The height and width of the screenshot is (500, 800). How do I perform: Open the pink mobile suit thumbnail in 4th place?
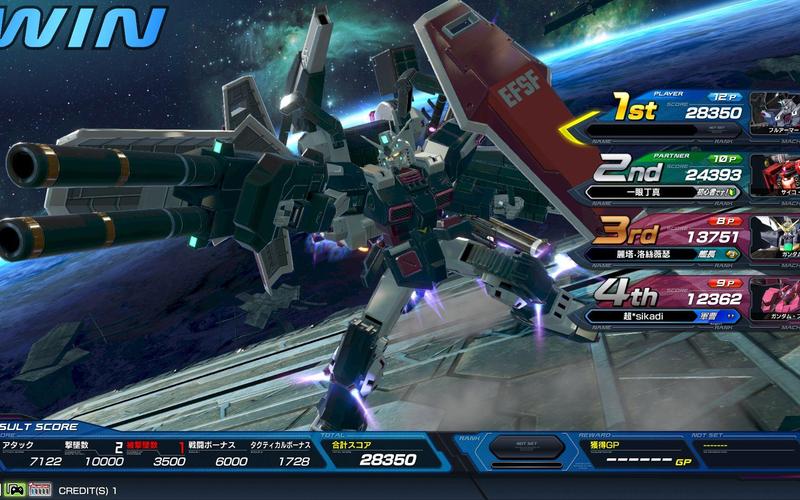tap(778, 299)
